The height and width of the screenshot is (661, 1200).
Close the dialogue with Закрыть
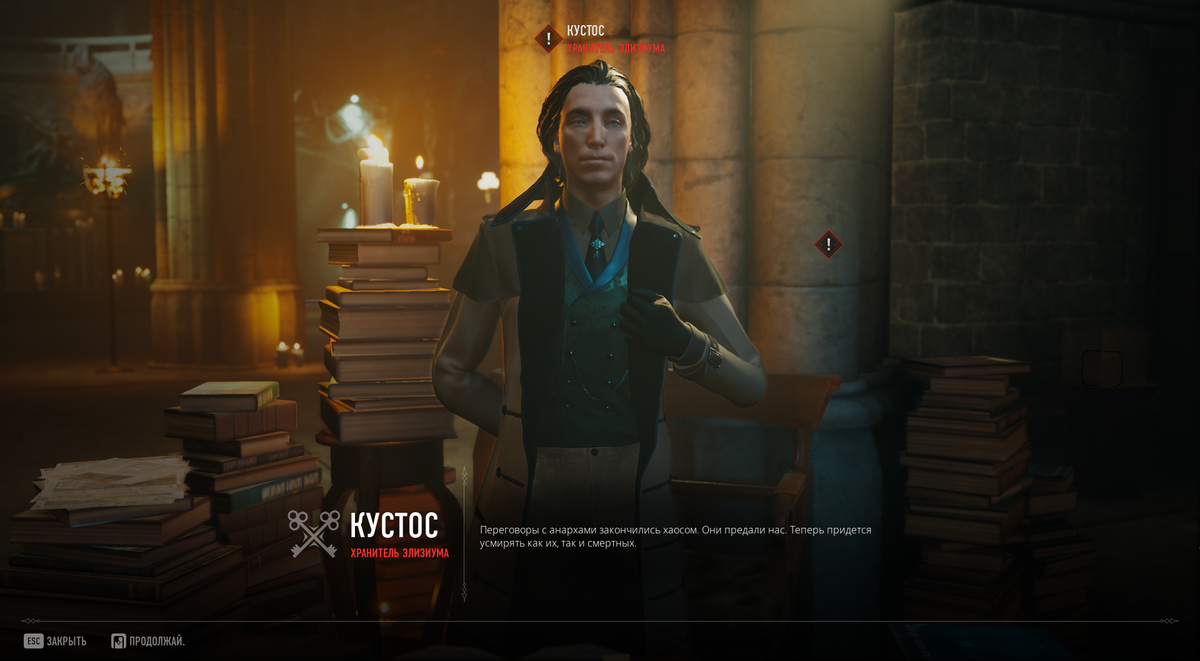[x=56, y=641]
